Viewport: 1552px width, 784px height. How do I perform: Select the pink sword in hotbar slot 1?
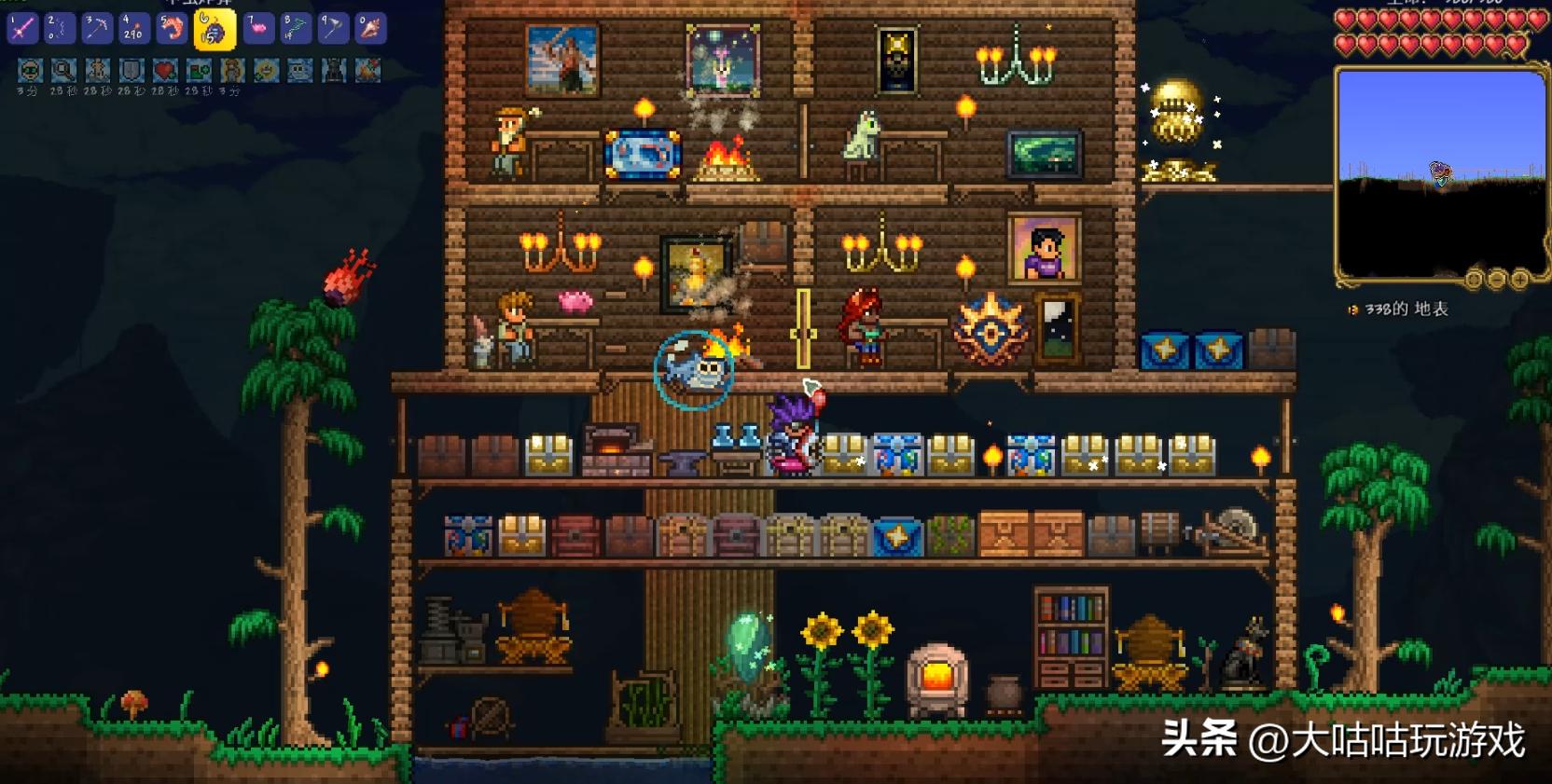tap(22, 29)
